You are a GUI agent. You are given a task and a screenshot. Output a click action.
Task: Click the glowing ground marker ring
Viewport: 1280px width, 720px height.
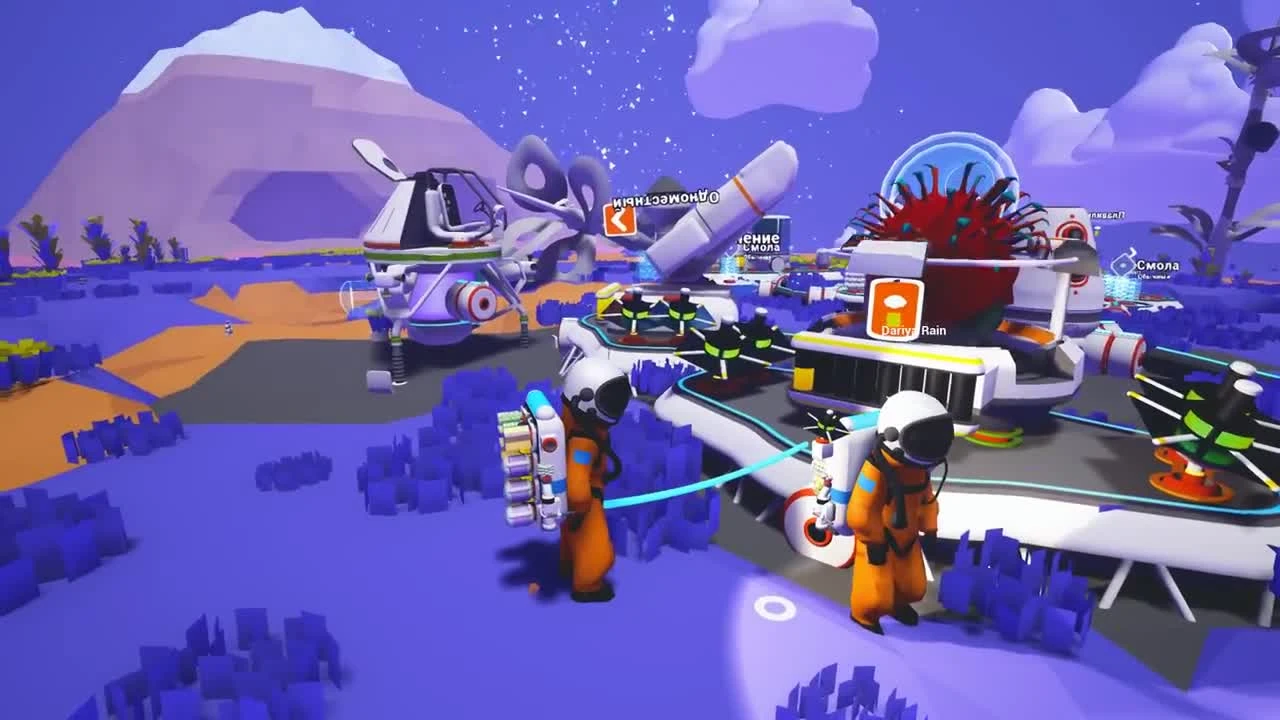pos(775,605)
